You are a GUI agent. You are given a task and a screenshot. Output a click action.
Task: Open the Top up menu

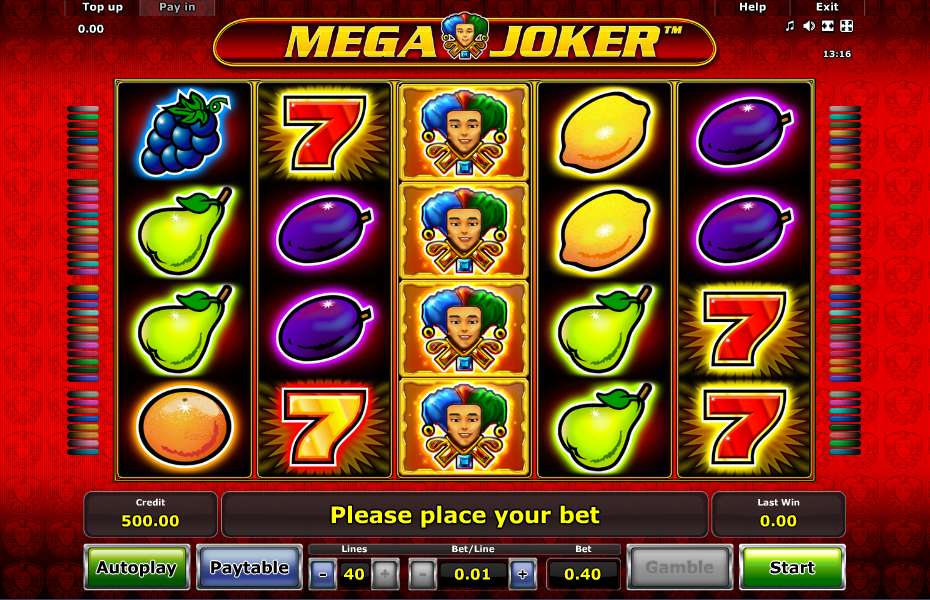pyautogui.click(x=102, y=7)
